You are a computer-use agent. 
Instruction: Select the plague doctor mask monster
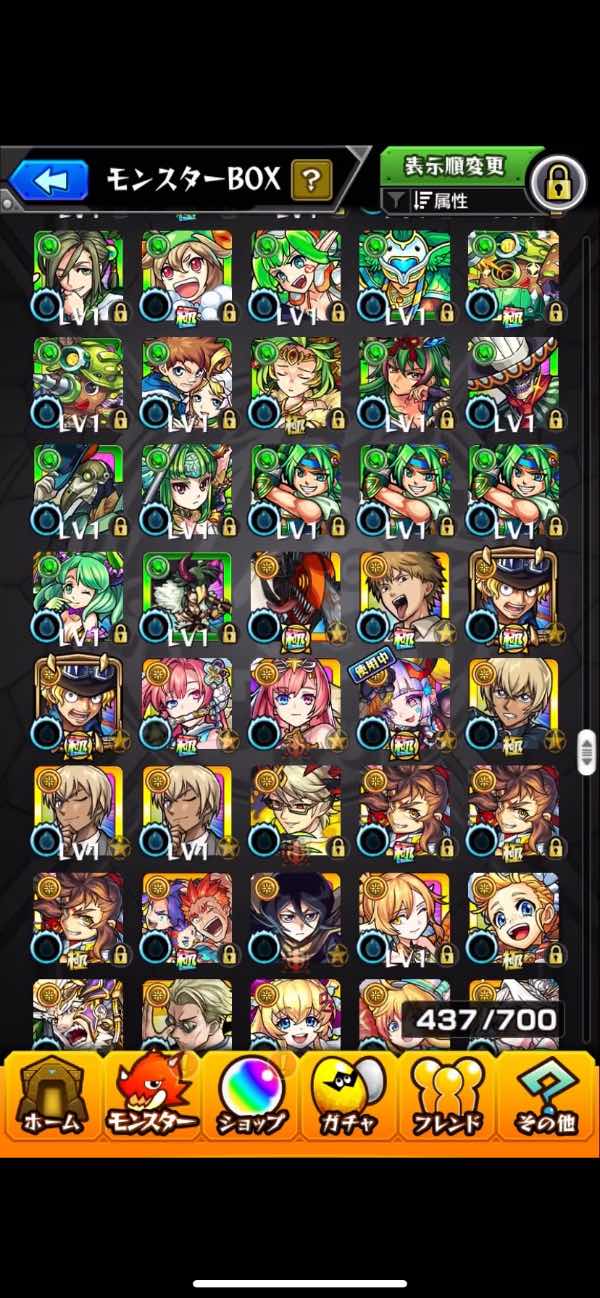[x=78, y=489]
